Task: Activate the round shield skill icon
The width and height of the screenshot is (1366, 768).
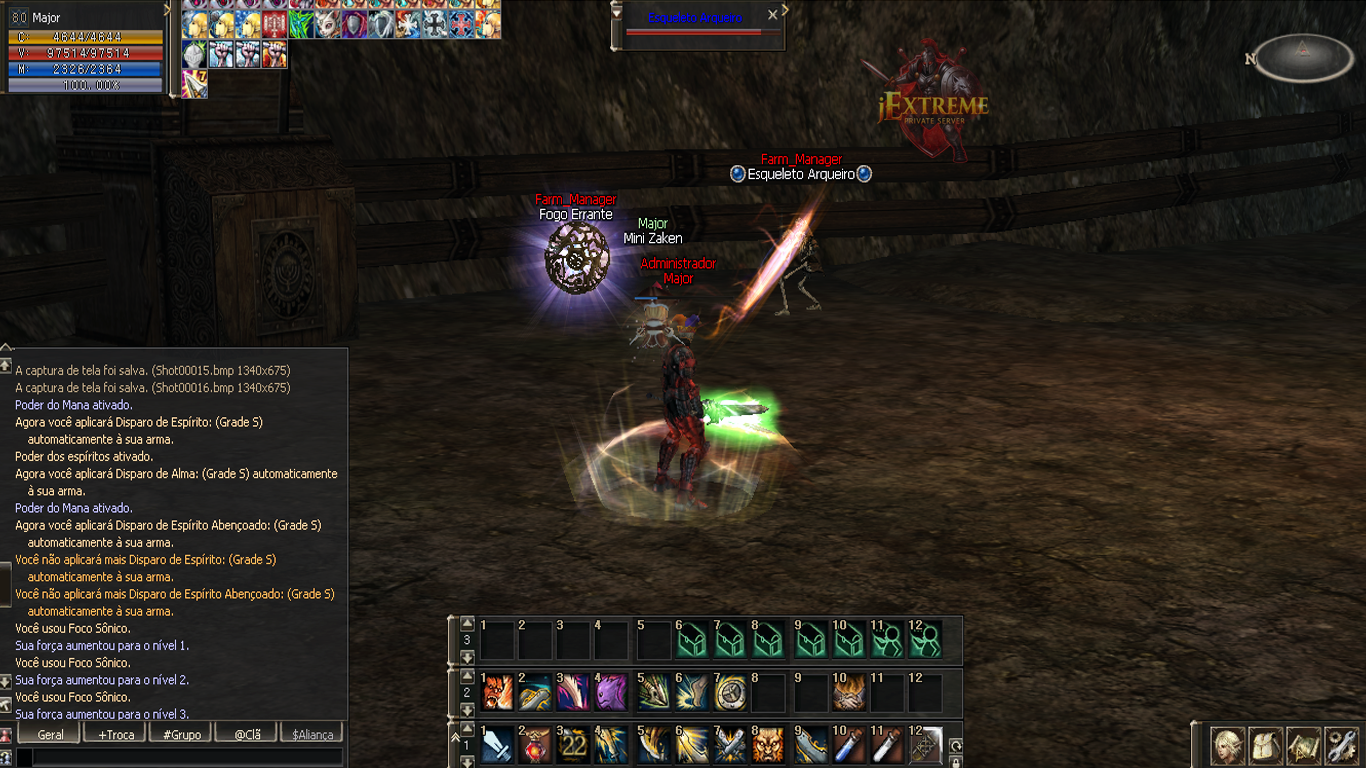Action: (730, 691)
